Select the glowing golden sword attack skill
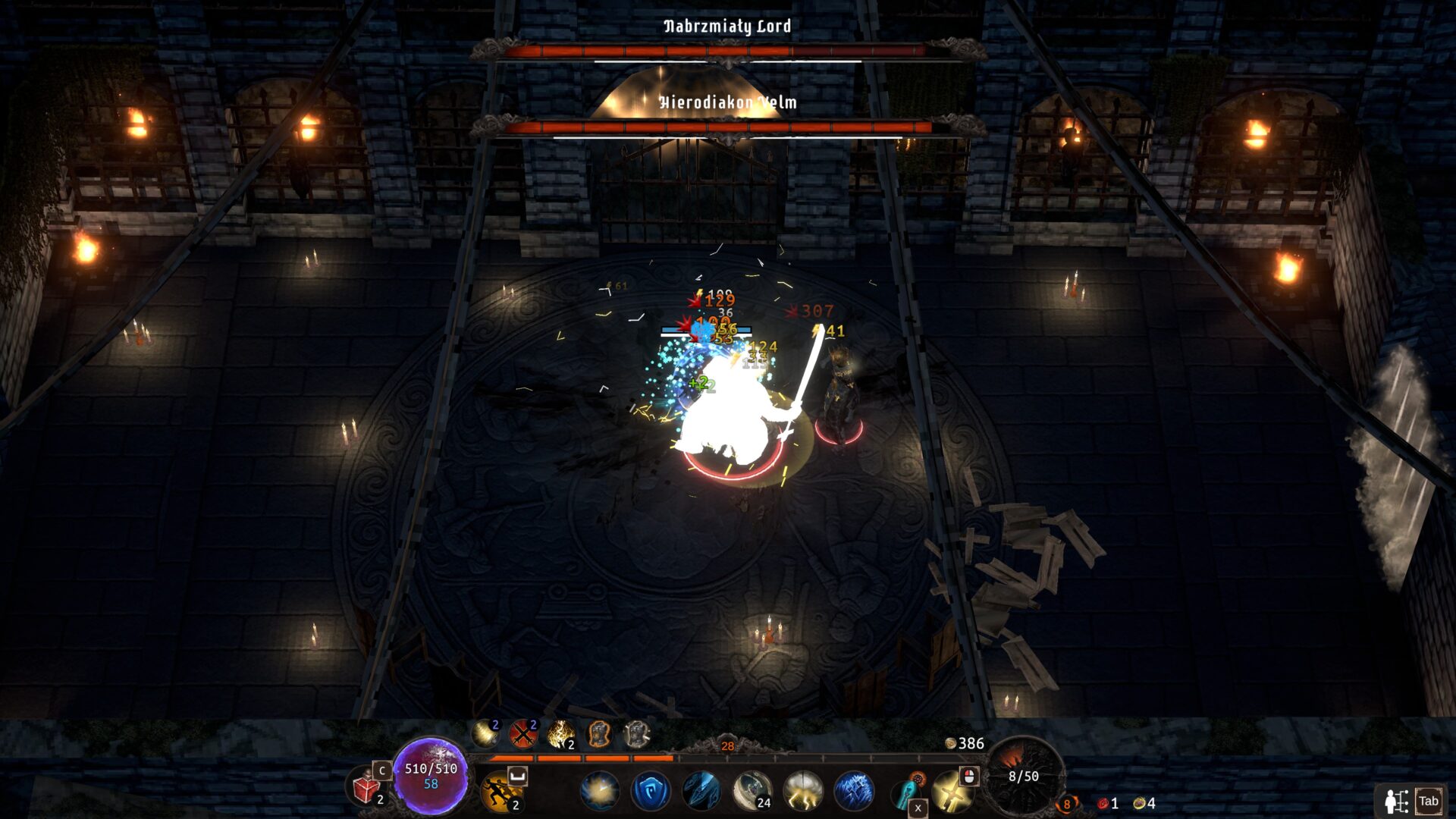Viewport: 1456px width, 819px height. [x=951, y=792]
